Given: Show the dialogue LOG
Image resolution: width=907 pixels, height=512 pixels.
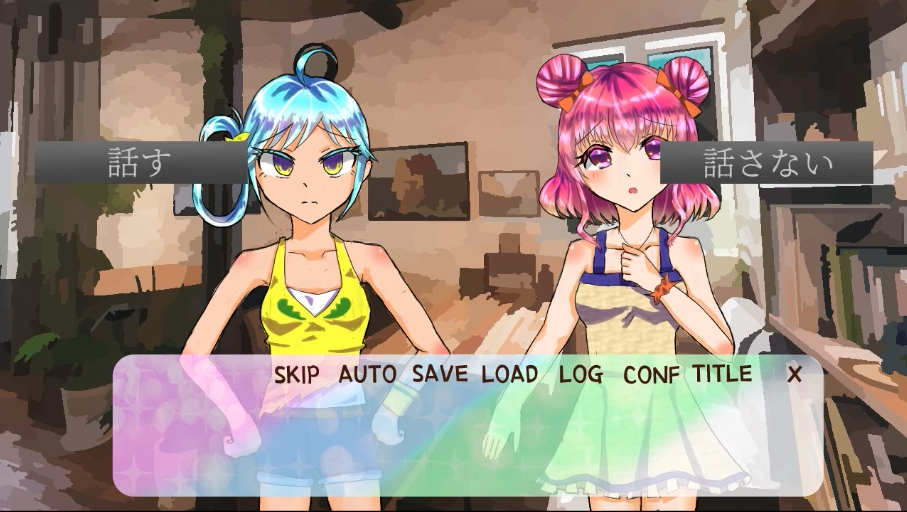Looking at the screenshot, I should 581,375.
